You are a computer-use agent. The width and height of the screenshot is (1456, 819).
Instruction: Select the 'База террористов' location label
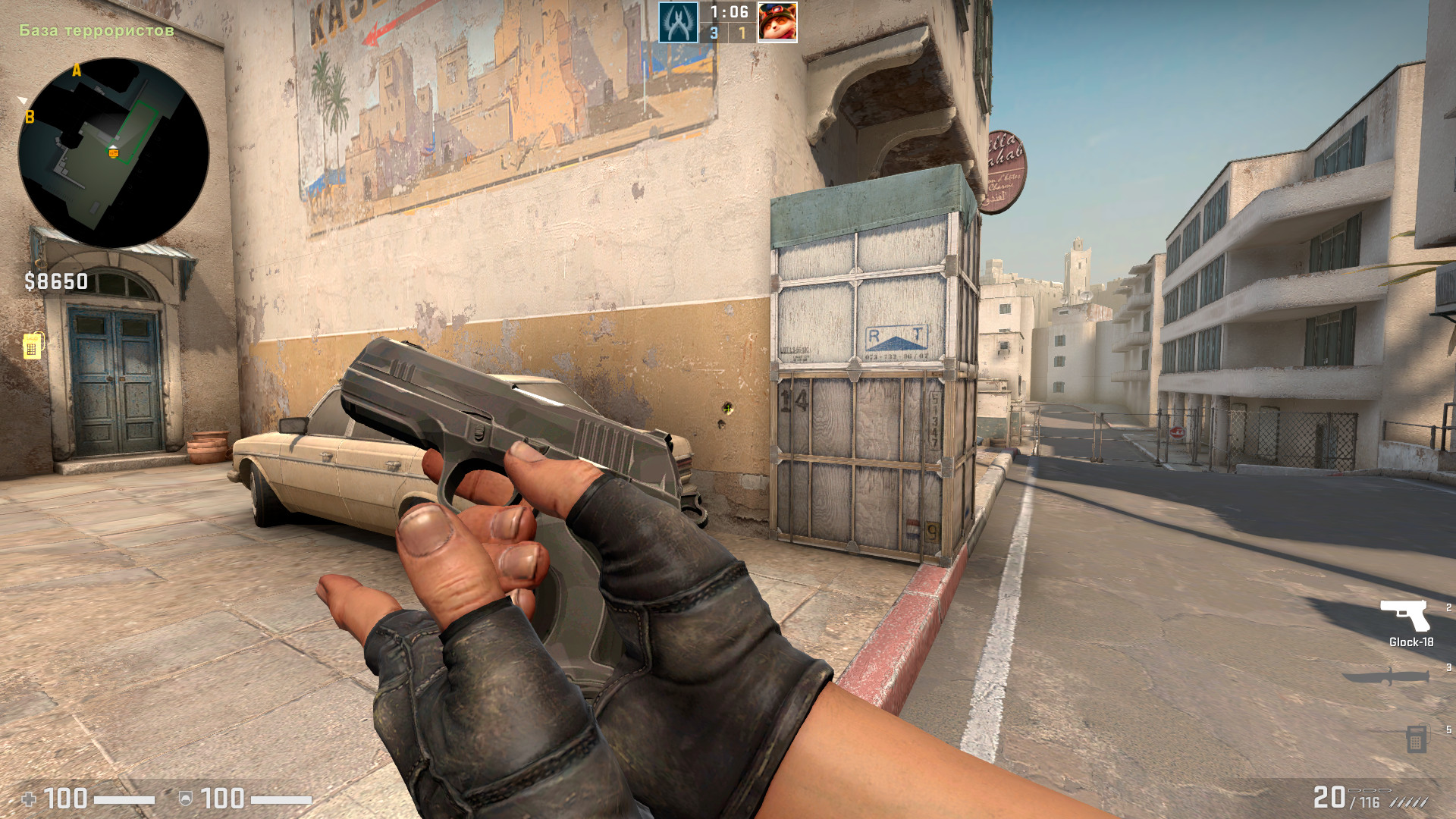(x=96, y=32)
